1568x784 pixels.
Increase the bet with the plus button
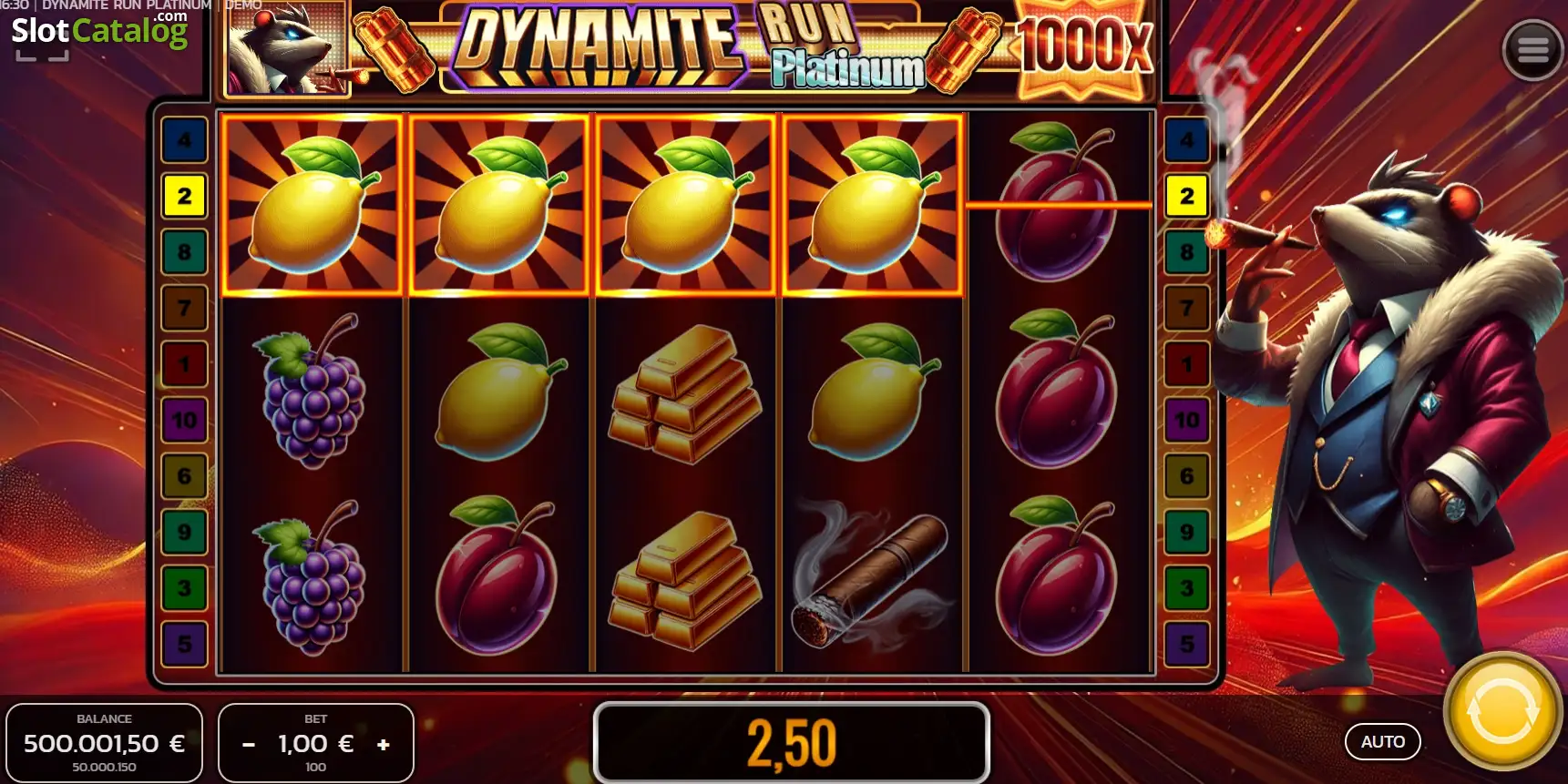click(x=382, y=743)
